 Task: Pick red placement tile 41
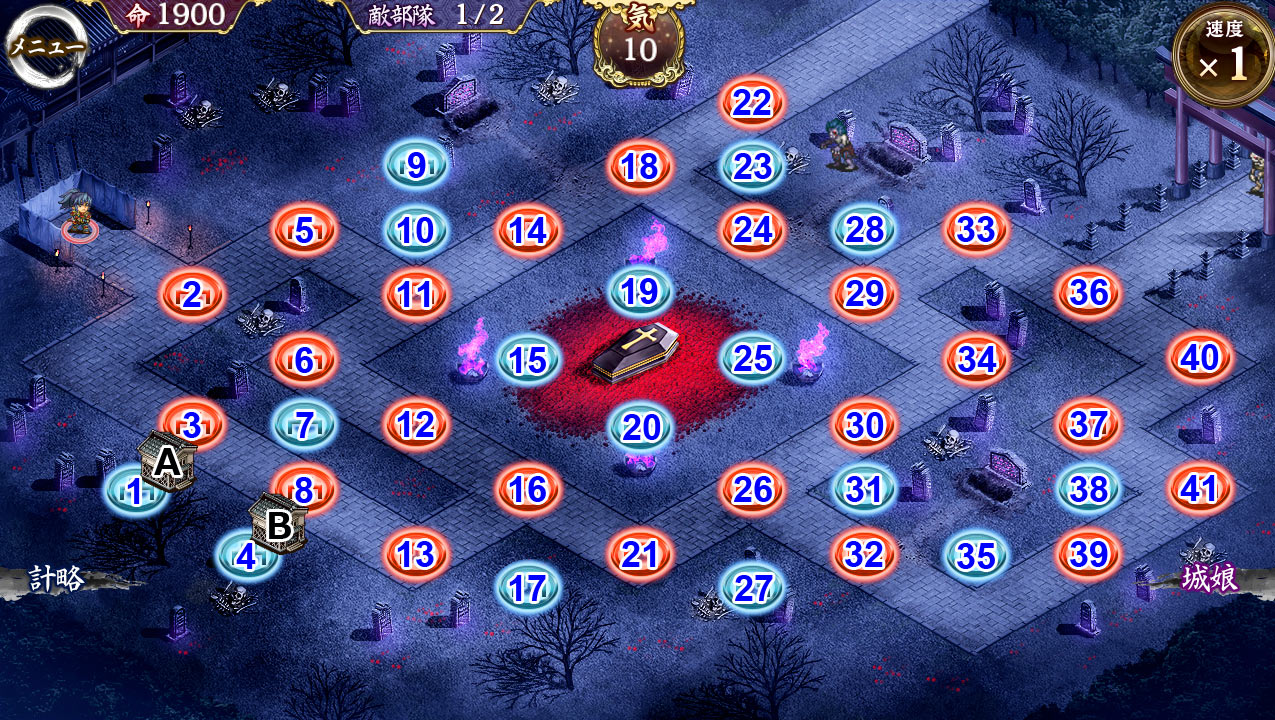[1200, 489]
